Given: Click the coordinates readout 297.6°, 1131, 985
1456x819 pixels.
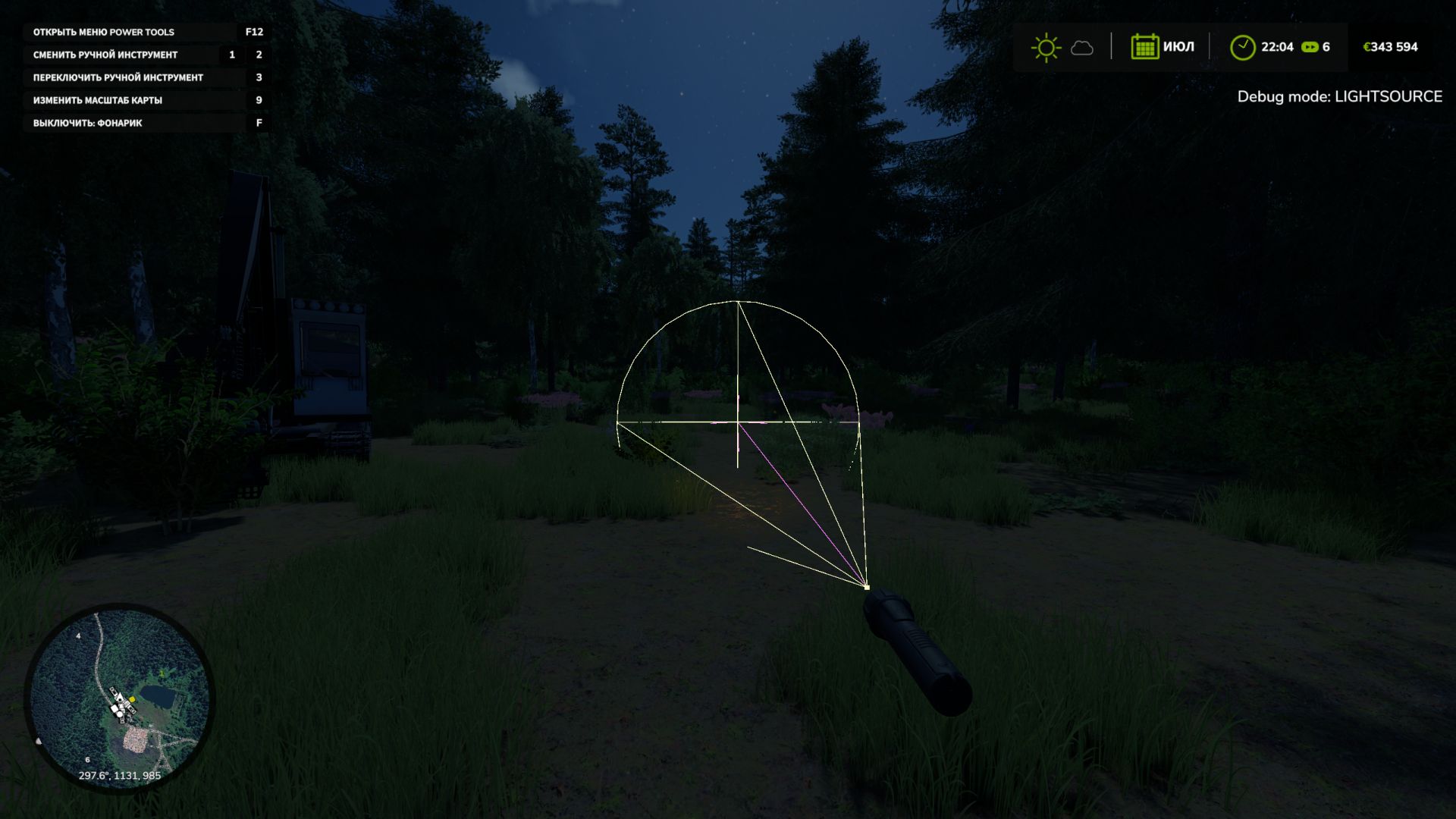Looking at the screenshot, I should coord(120,775).
